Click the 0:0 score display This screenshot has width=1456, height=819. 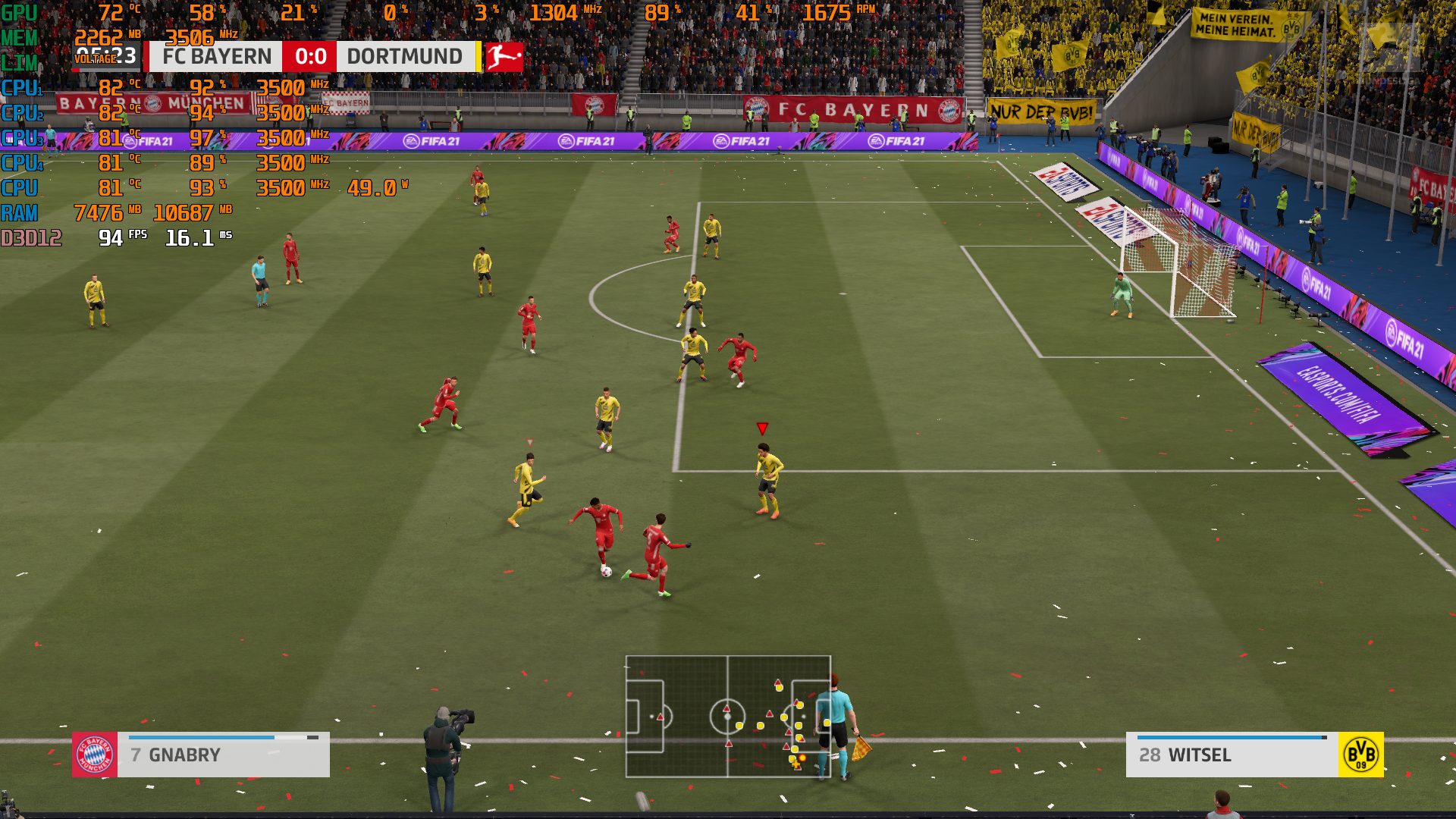point(309,55)
